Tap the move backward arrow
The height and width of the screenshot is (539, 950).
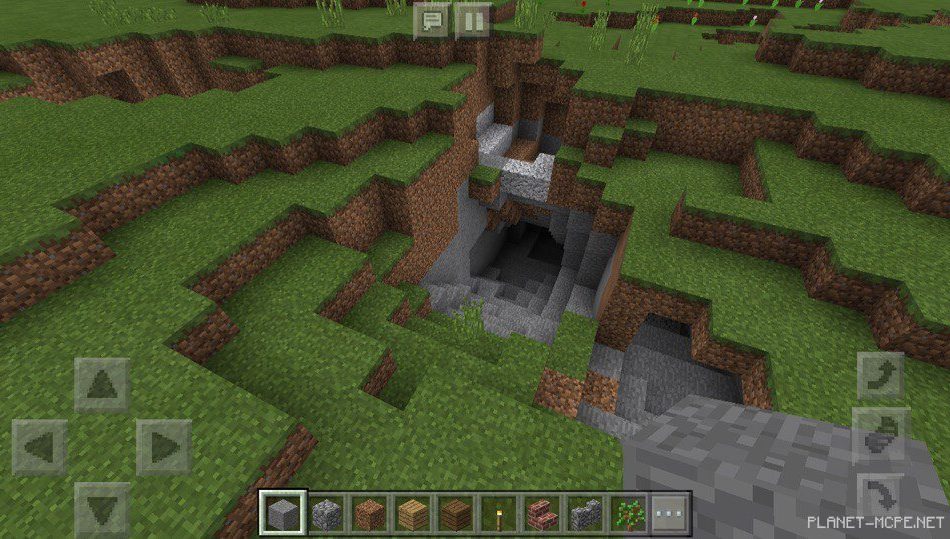(102, 508)
